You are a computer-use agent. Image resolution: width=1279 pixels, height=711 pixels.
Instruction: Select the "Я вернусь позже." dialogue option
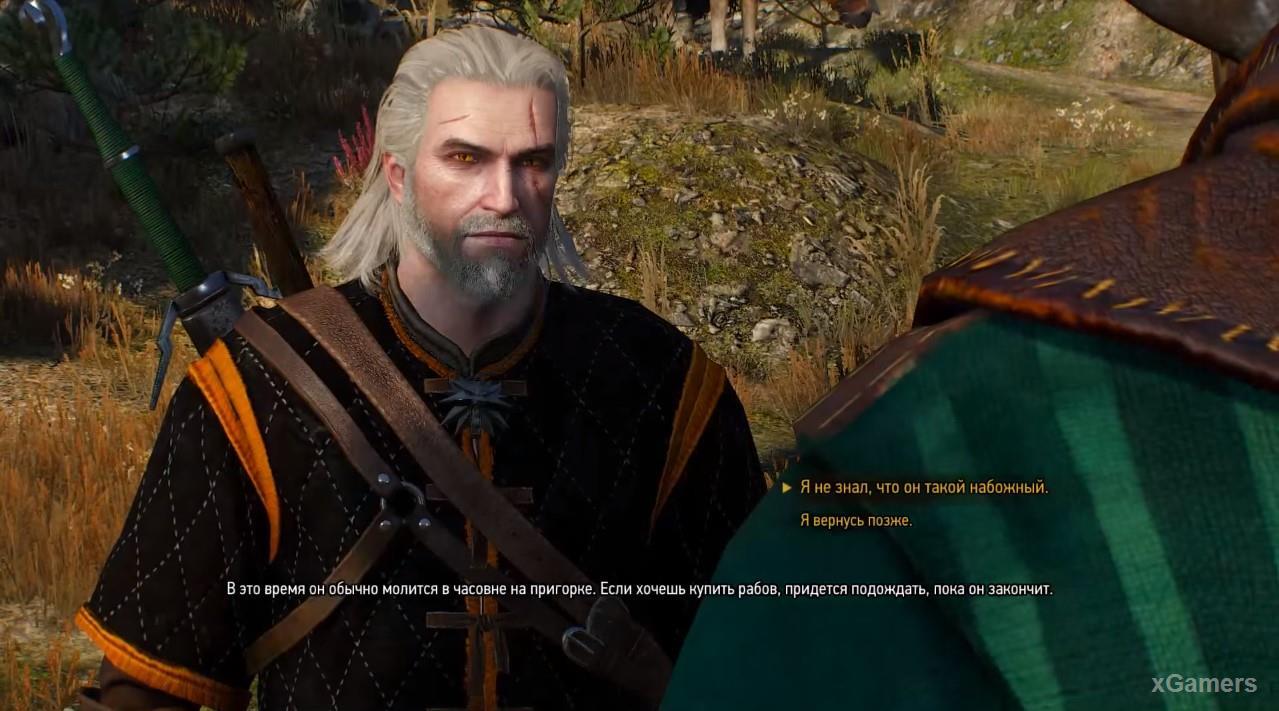point(855,520)
